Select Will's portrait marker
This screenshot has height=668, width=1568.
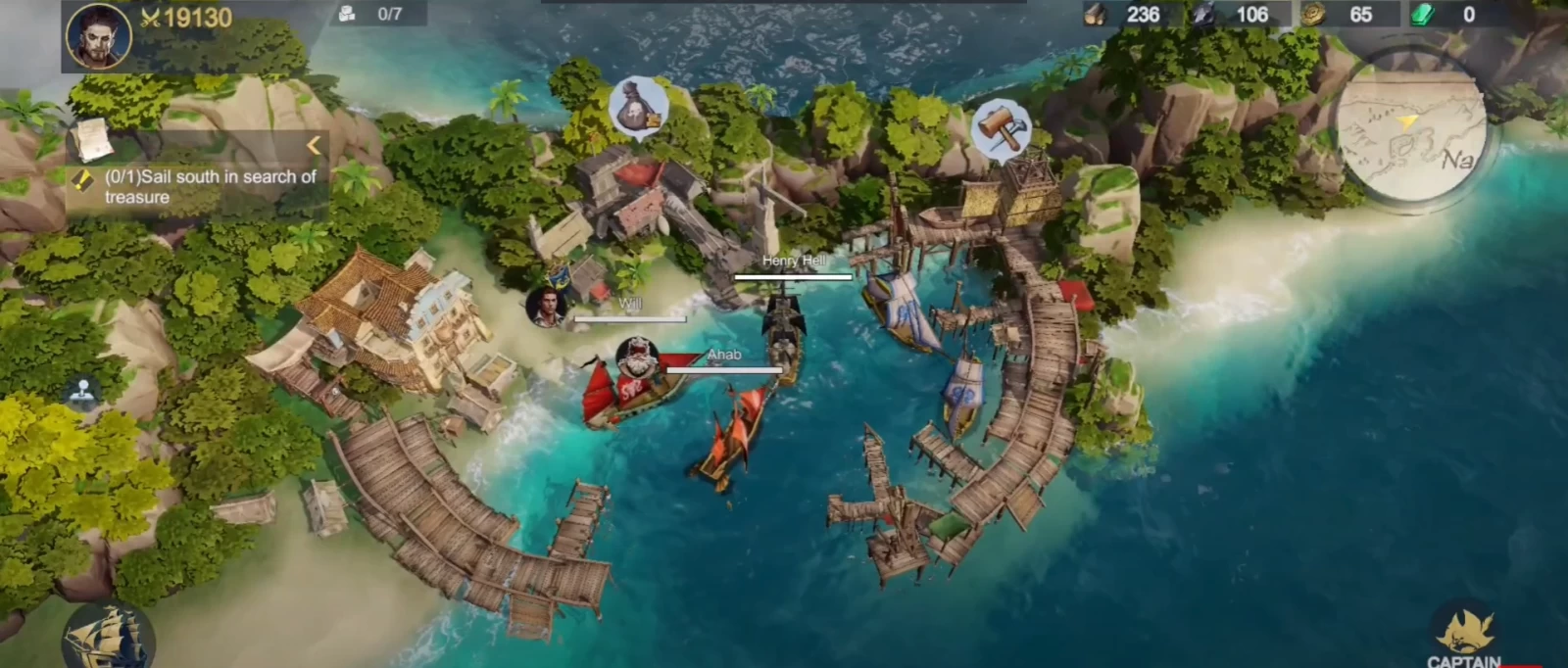(x=547, y=306)
